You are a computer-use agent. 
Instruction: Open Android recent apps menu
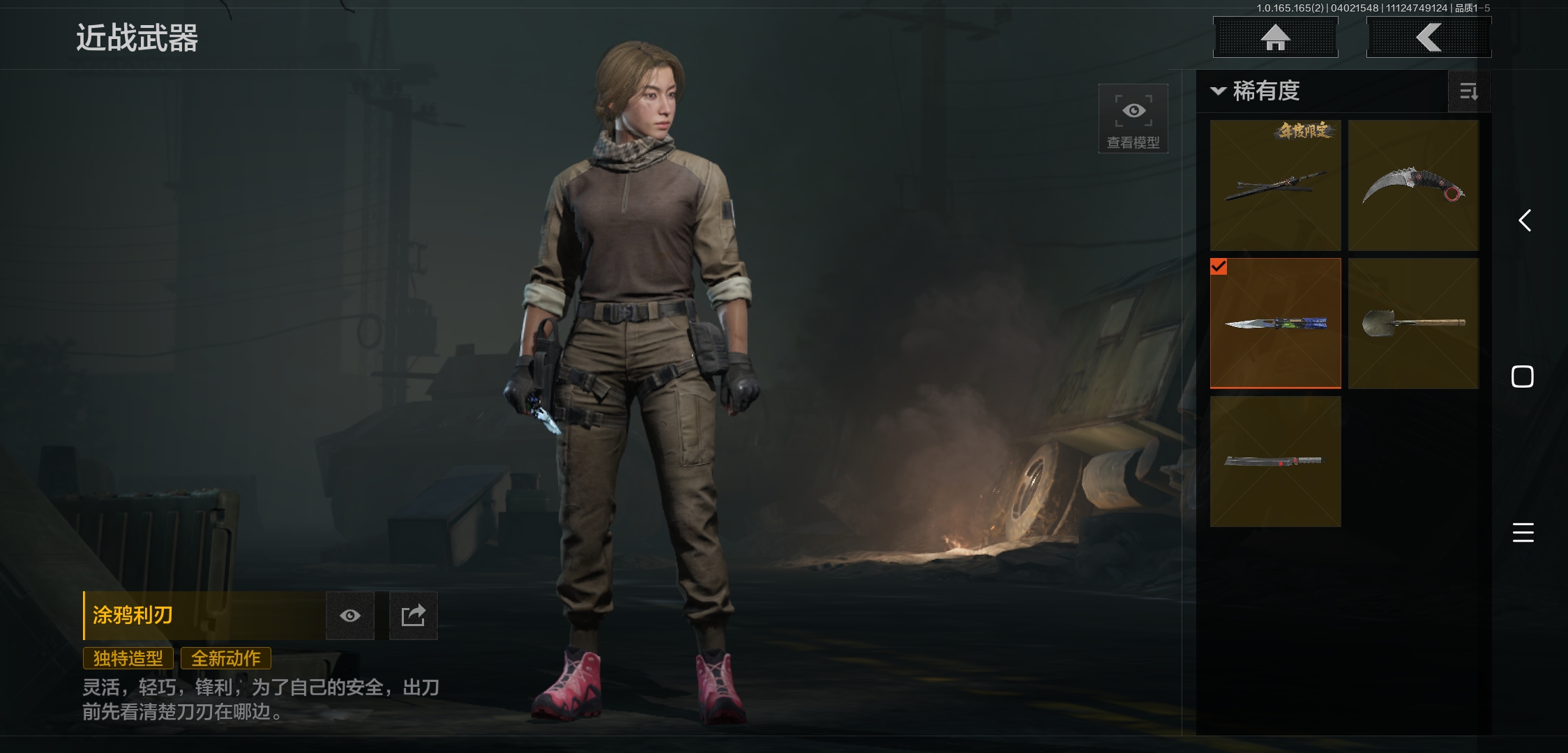1523,533
